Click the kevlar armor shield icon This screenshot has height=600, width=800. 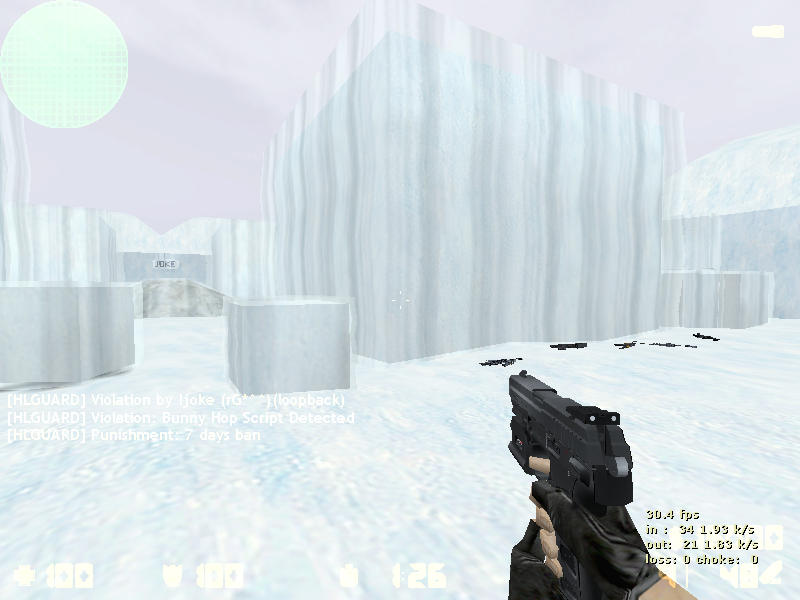click(172, 576)
